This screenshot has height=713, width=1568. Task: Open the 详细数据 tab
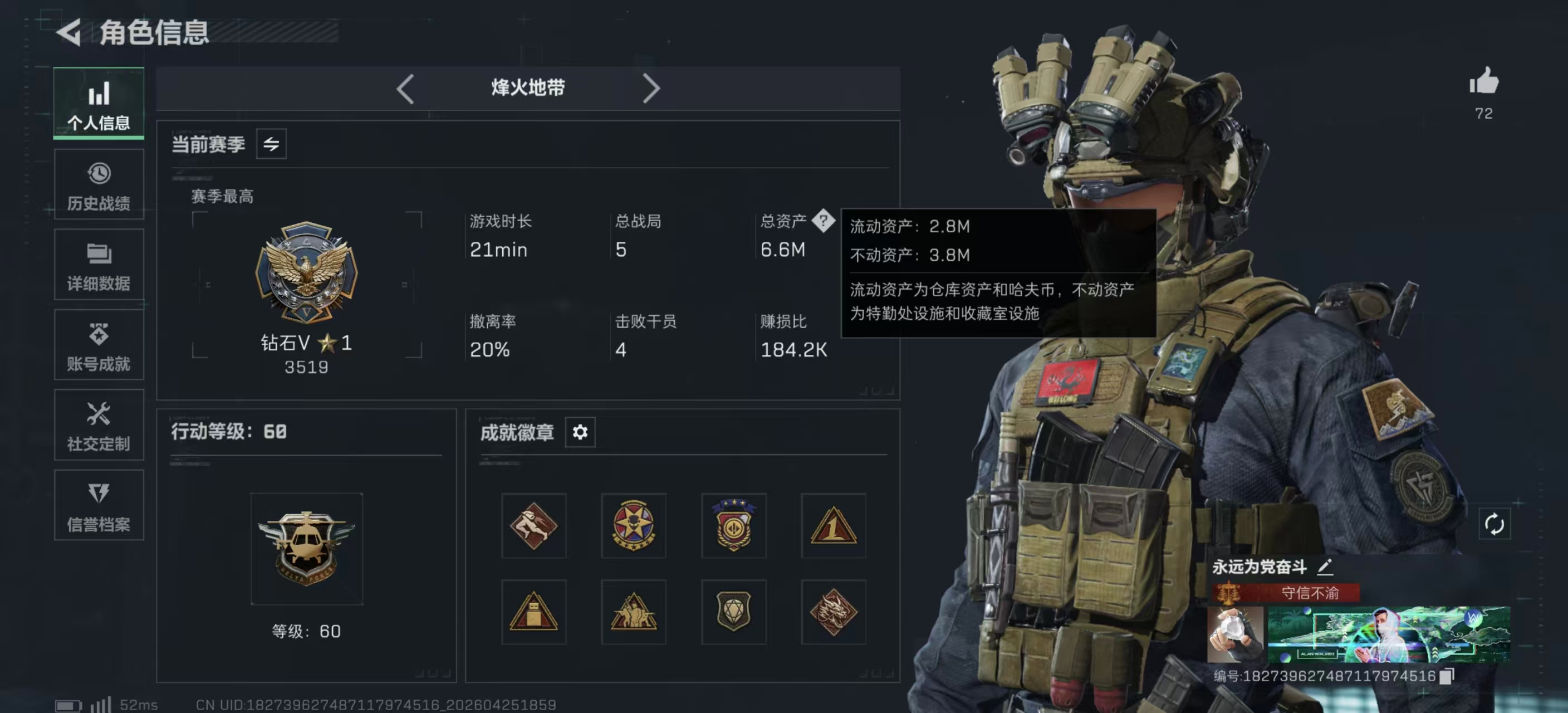[x=99, y=266]
